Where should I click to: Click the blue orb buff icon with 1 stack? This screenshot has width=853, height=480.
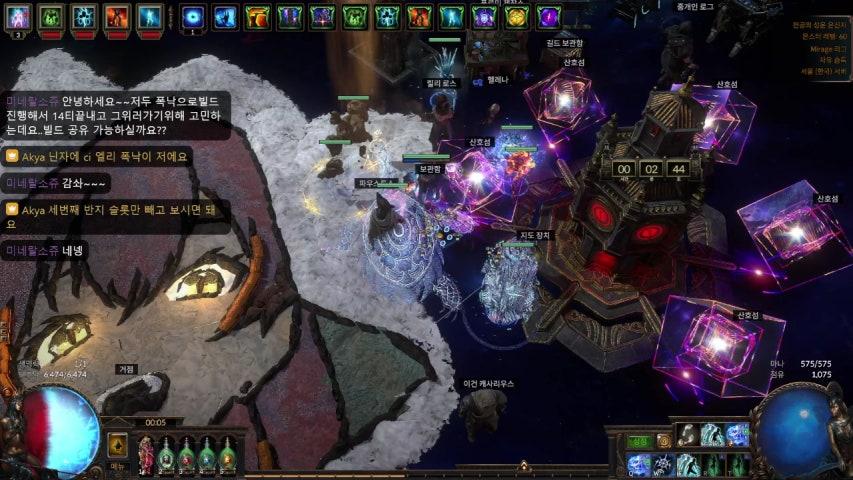tap(193, 17)
